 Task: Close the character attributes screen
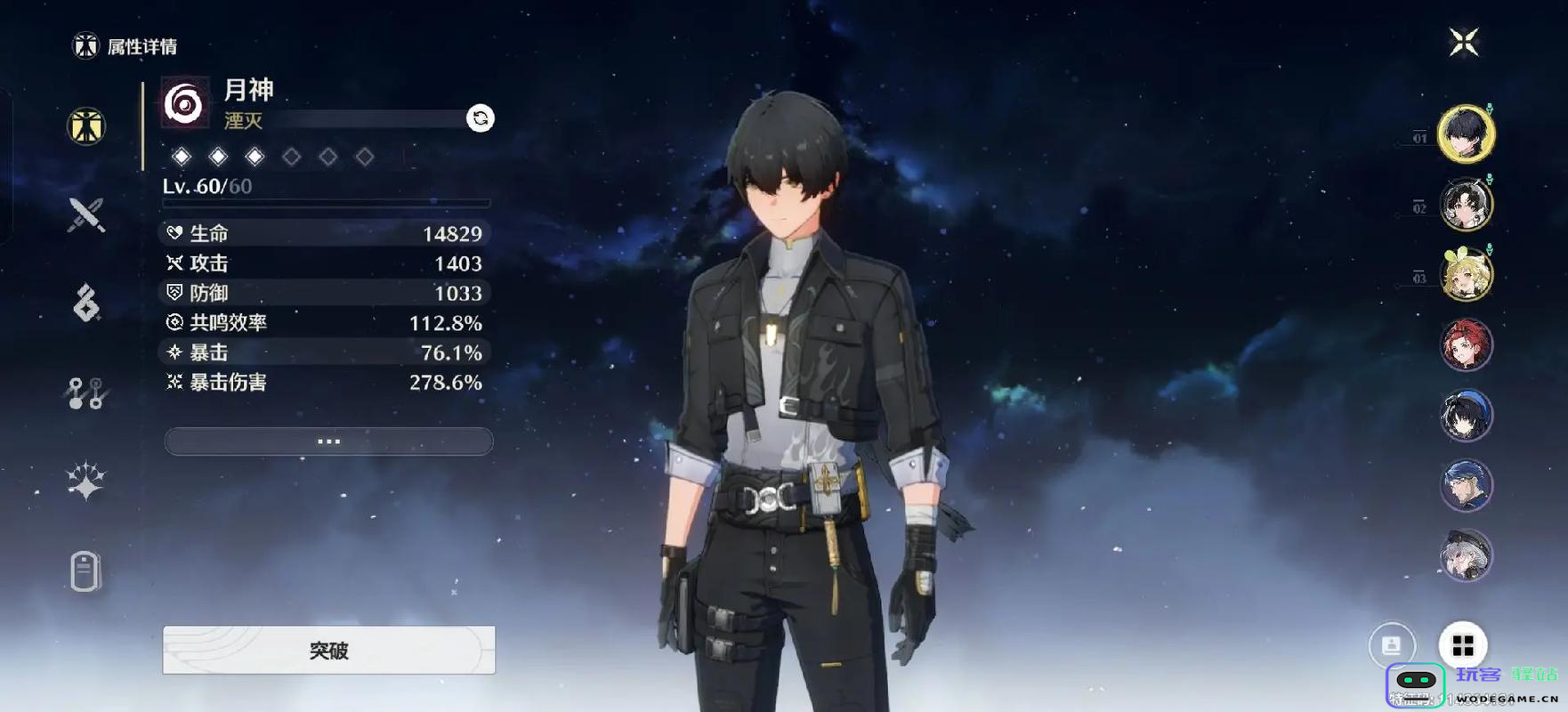pyautogui.click(x=1463, y=43)
